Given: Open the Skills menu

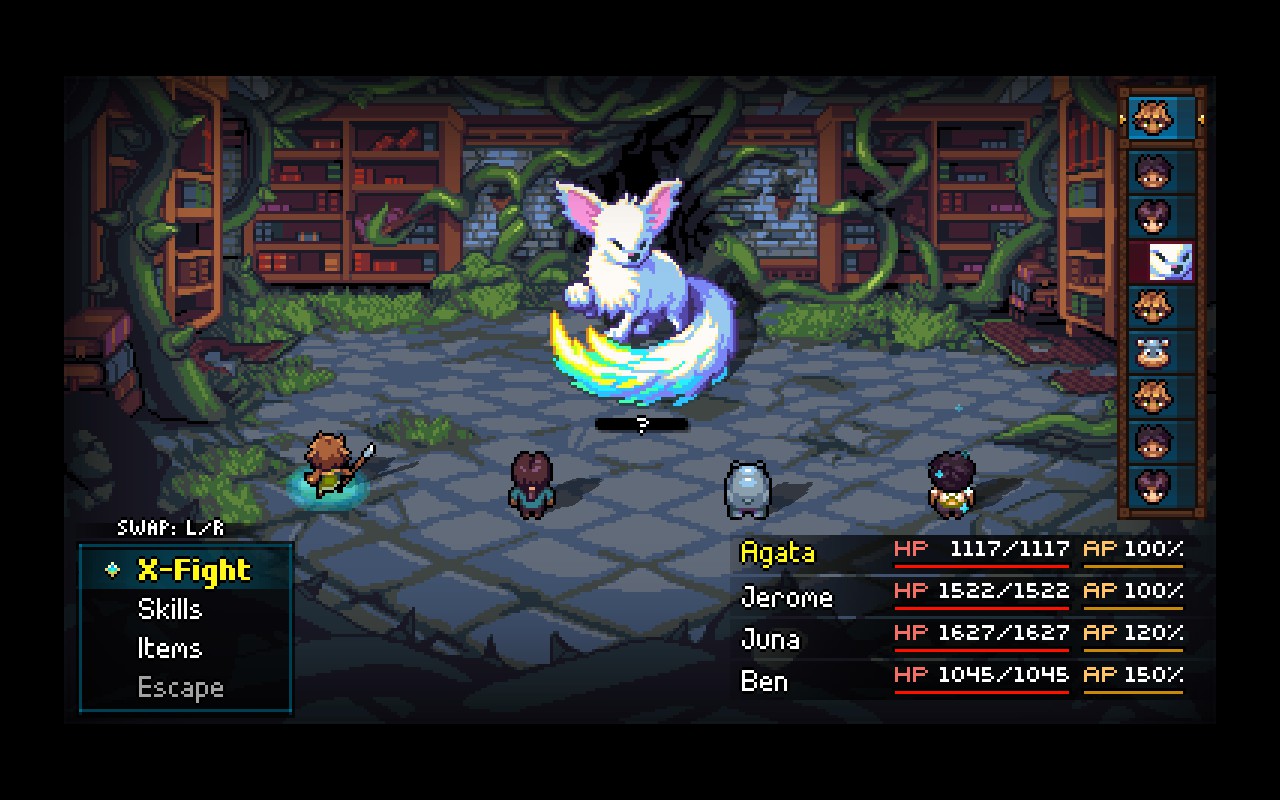Looking at the screenshot, I should coord(169,609).
